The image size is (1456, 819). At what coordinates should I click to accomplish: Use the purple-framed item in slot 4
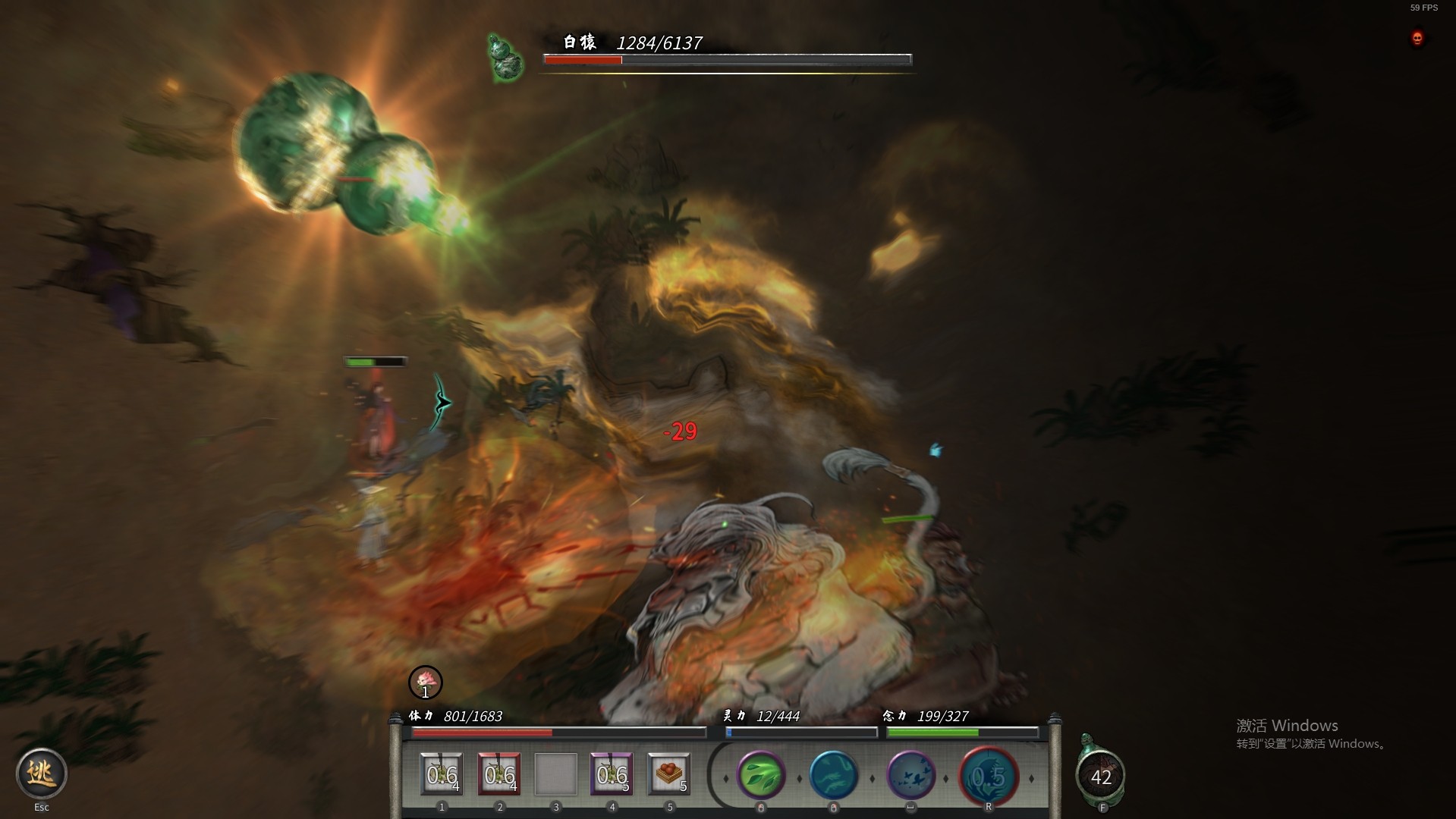tap(612, 774)
